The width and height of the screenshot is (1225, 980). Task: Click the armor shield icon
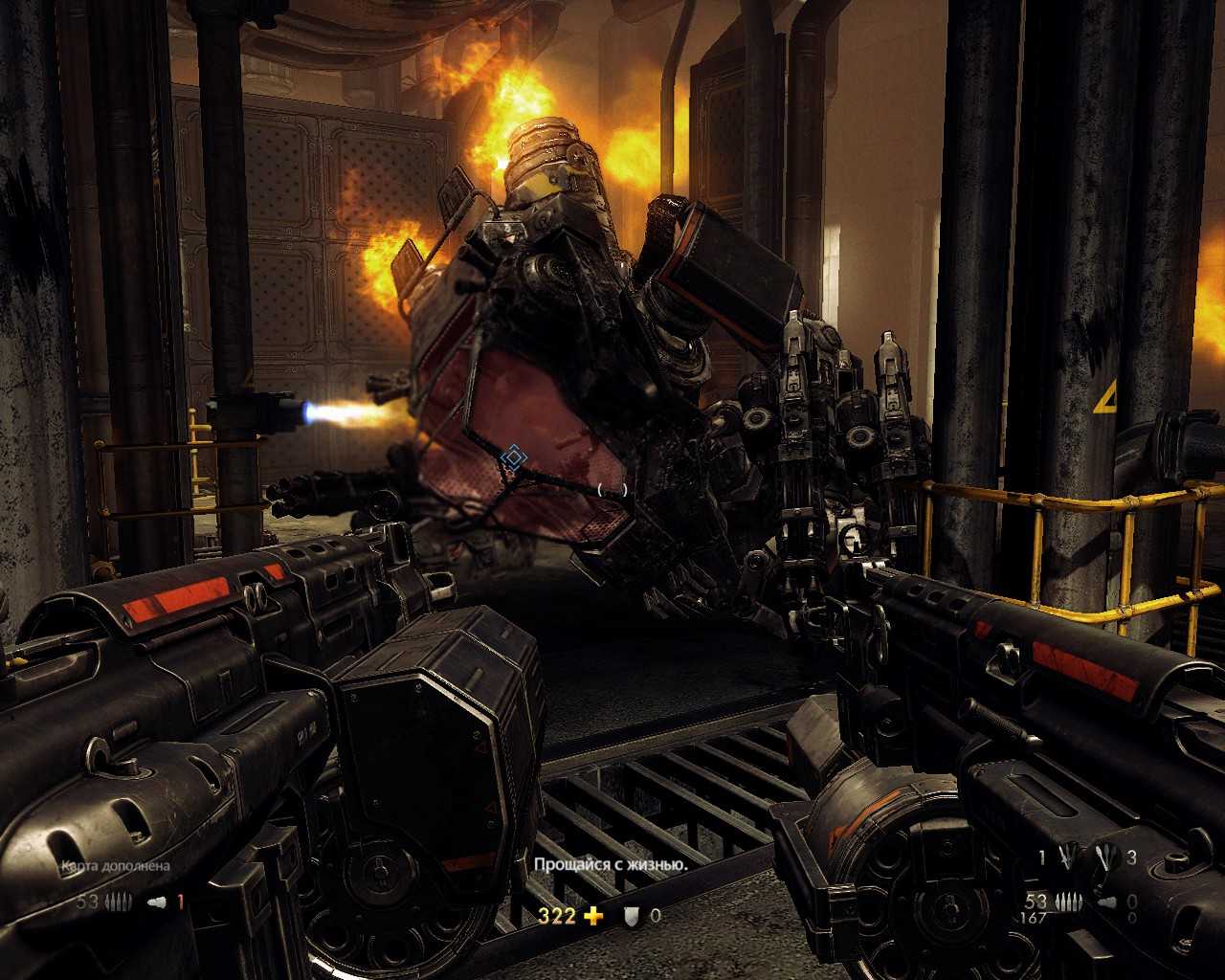click(631, 917)
